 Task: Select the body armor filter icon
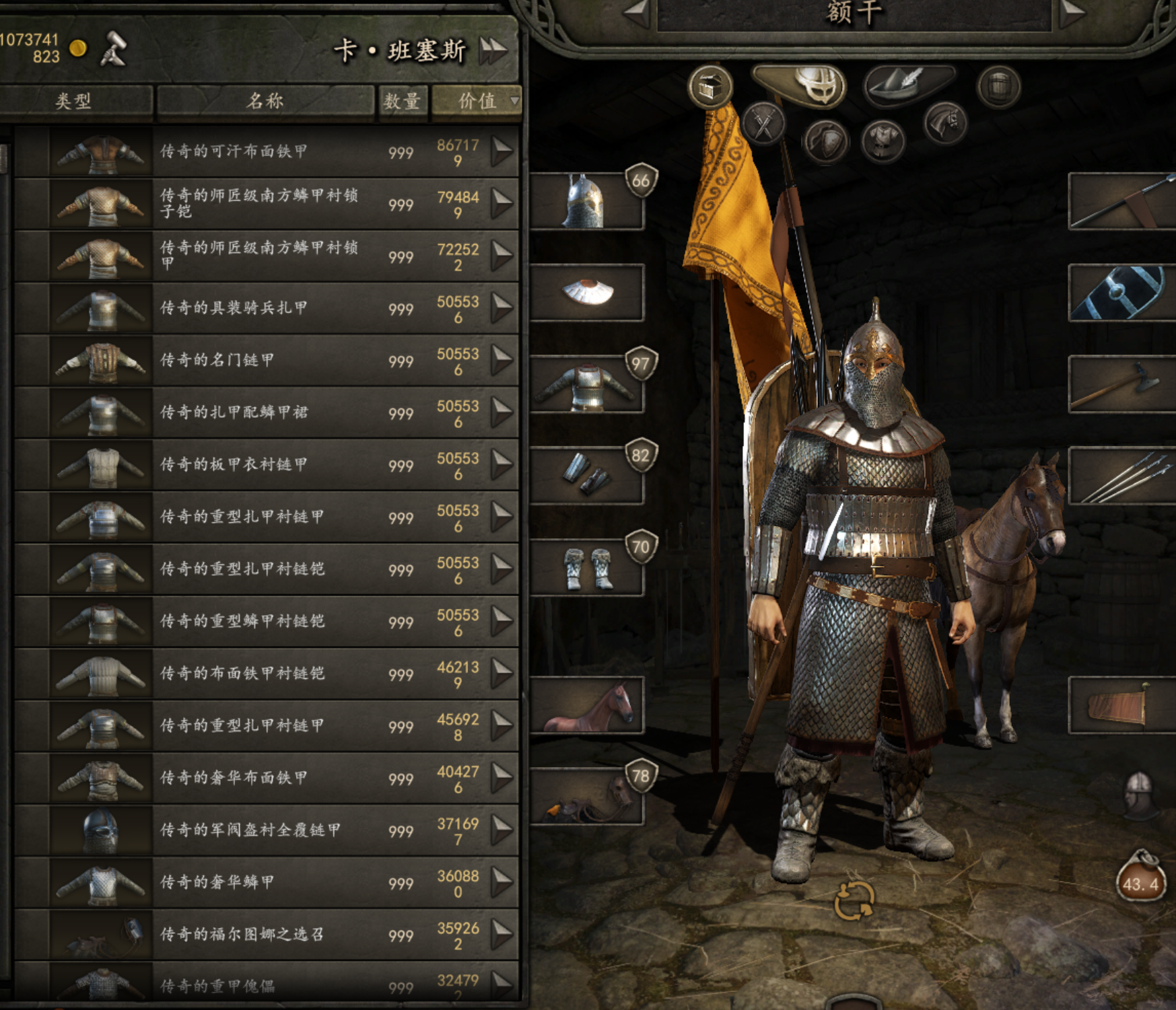tap(883, 143)
